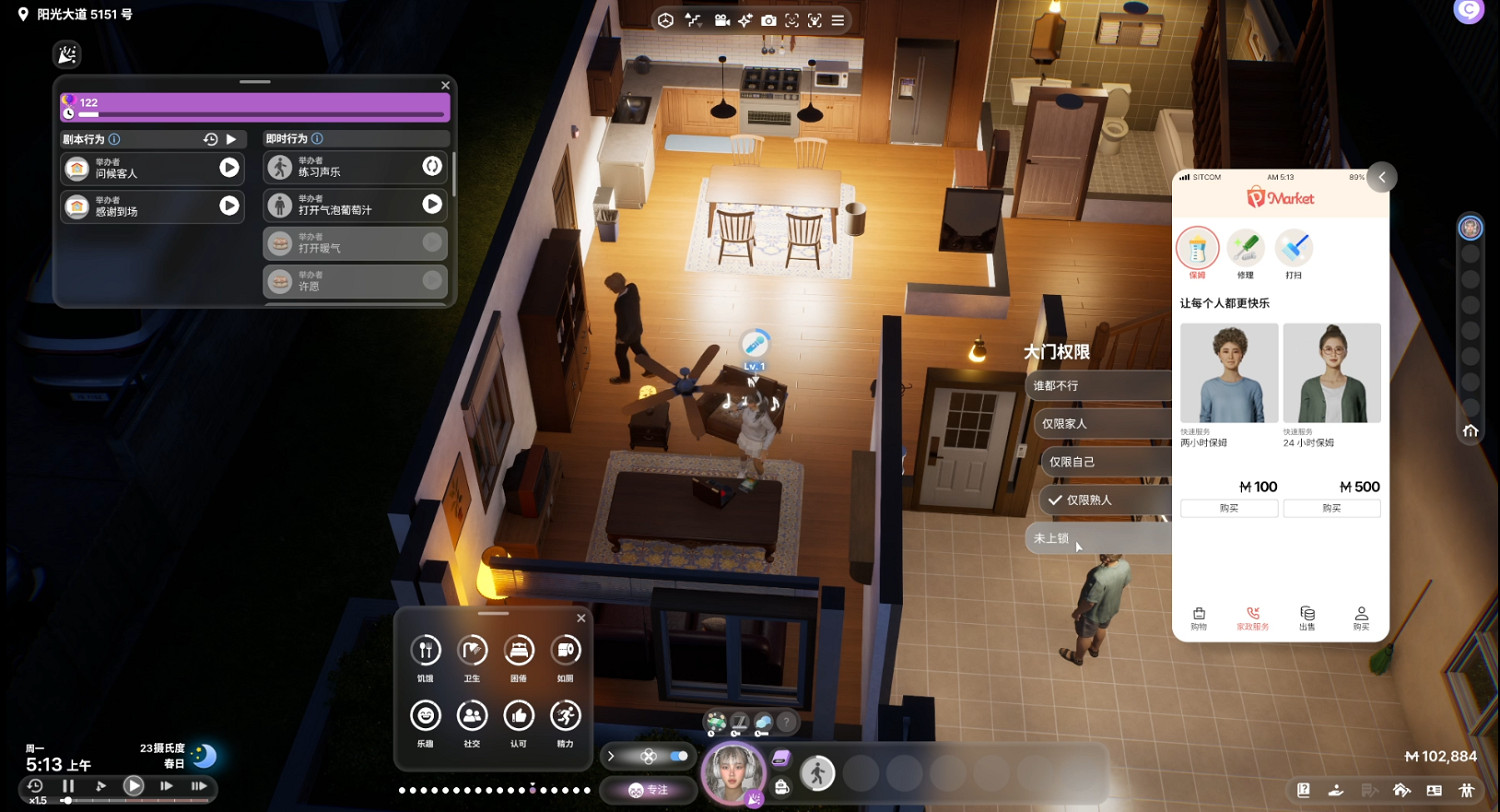Collapse the phone with the arrow button

(x=1381, y=177)
